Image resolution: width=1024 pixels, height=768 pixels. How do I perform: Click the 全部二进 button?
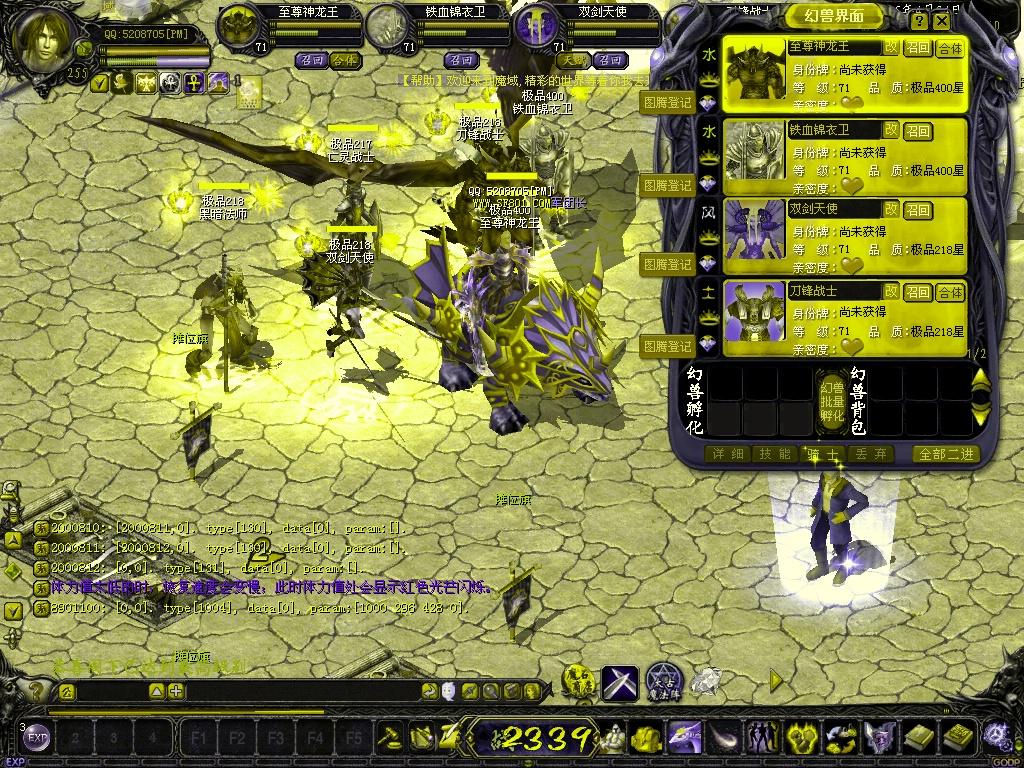tap(944, 454)
